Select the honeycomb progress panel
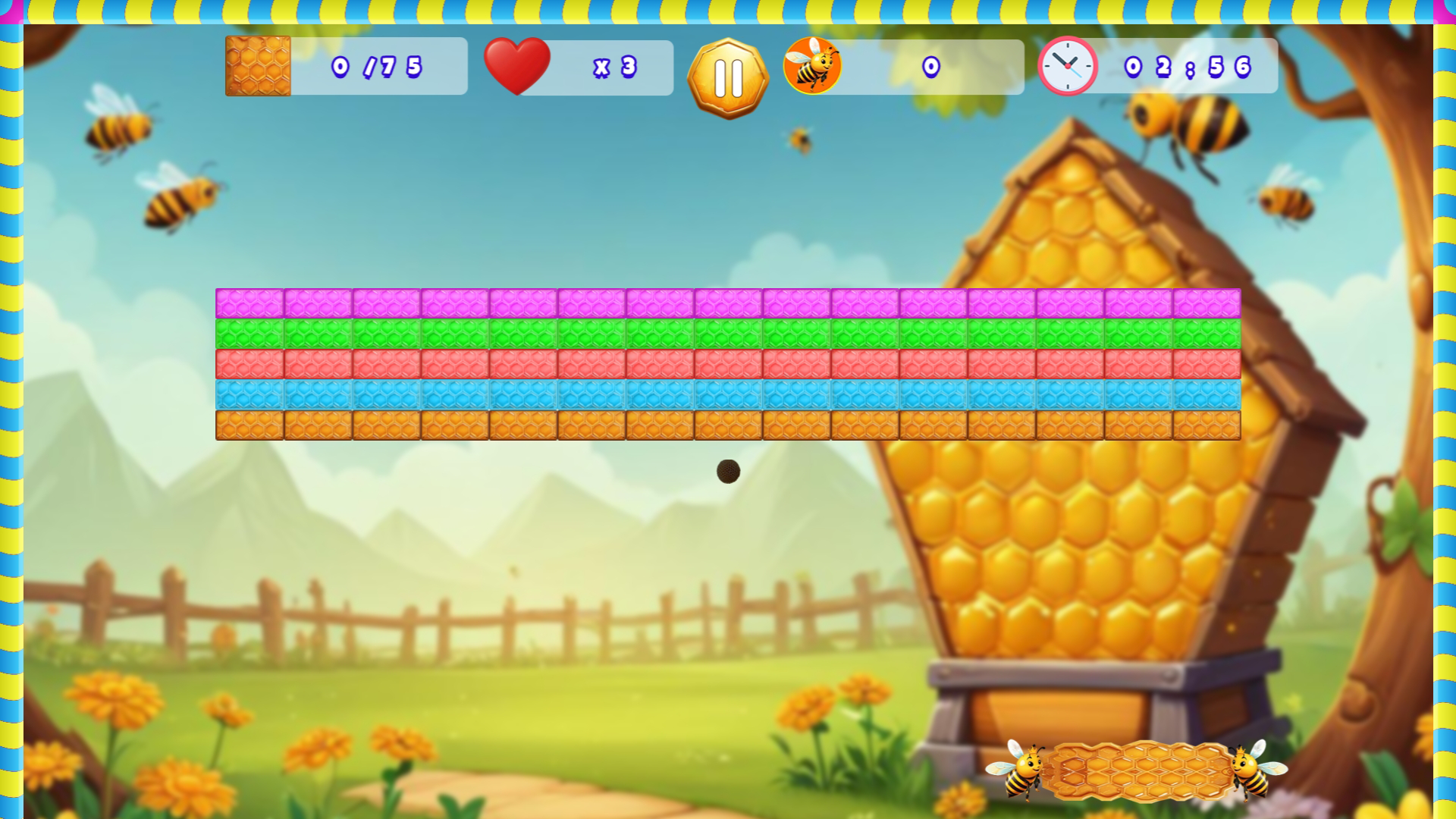 coord(345,66)
